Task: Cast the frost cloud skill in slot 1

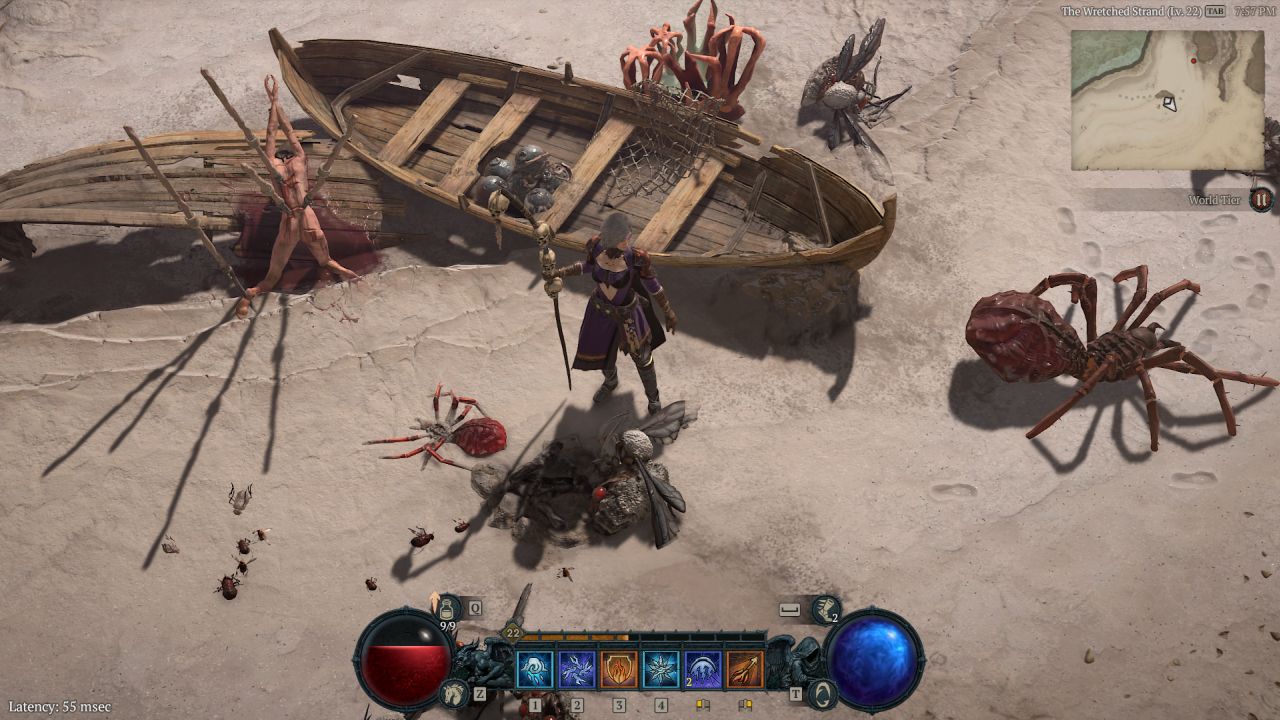Action: tap(534, 669)
